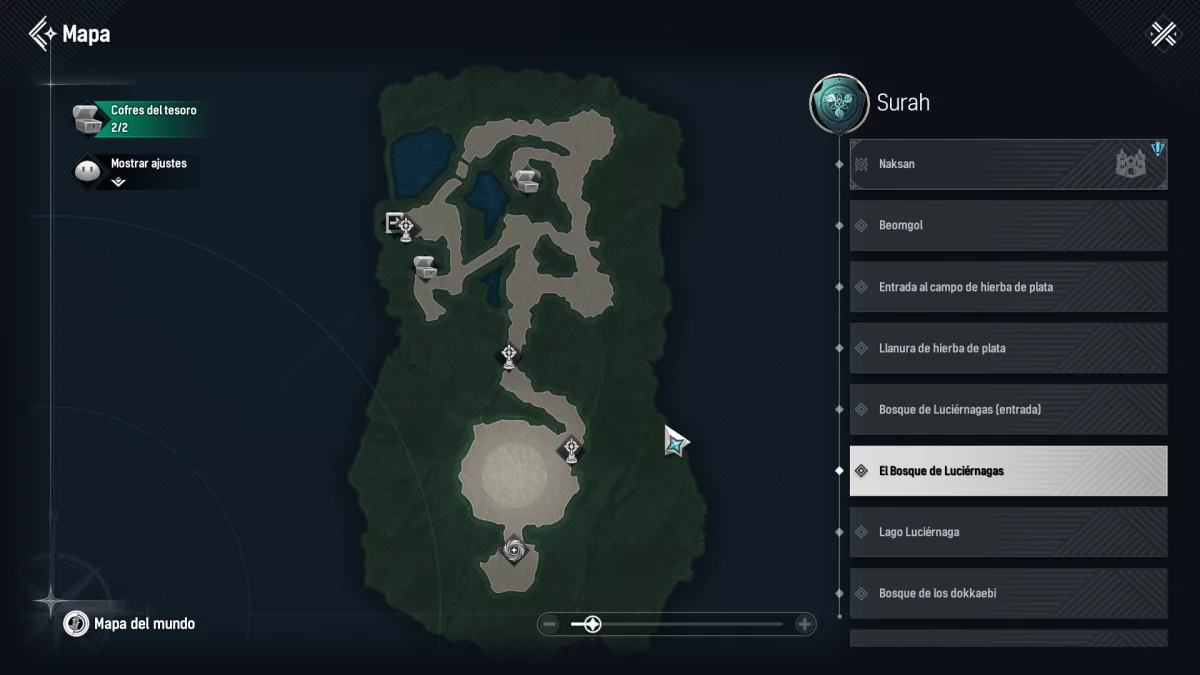Viewport: 1200px width, 675px height.
Task: Choose Beomgol from the location list
Action: click(x=1008, y=225)
